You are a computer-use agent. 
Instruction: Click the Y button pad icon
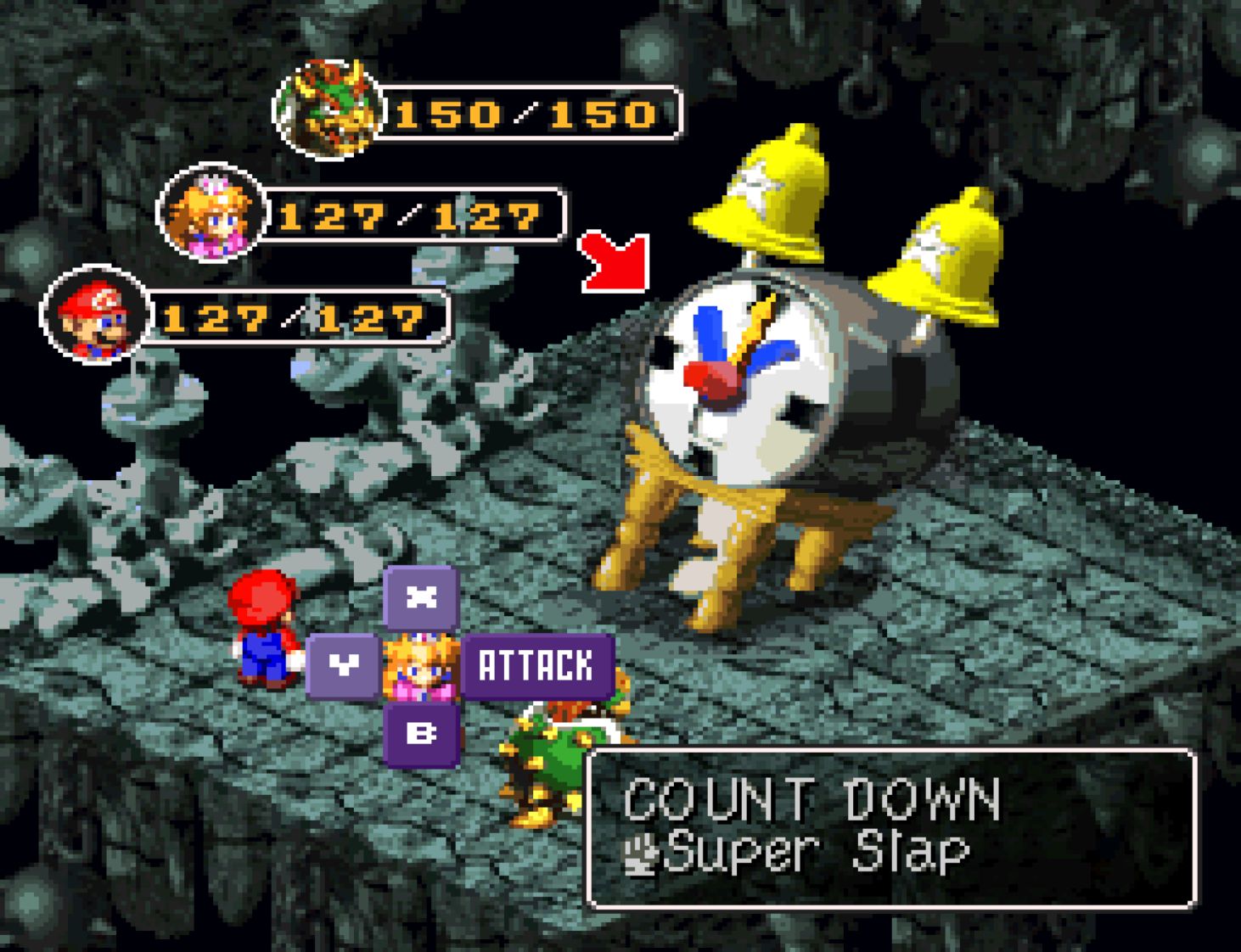pos(343,667)
